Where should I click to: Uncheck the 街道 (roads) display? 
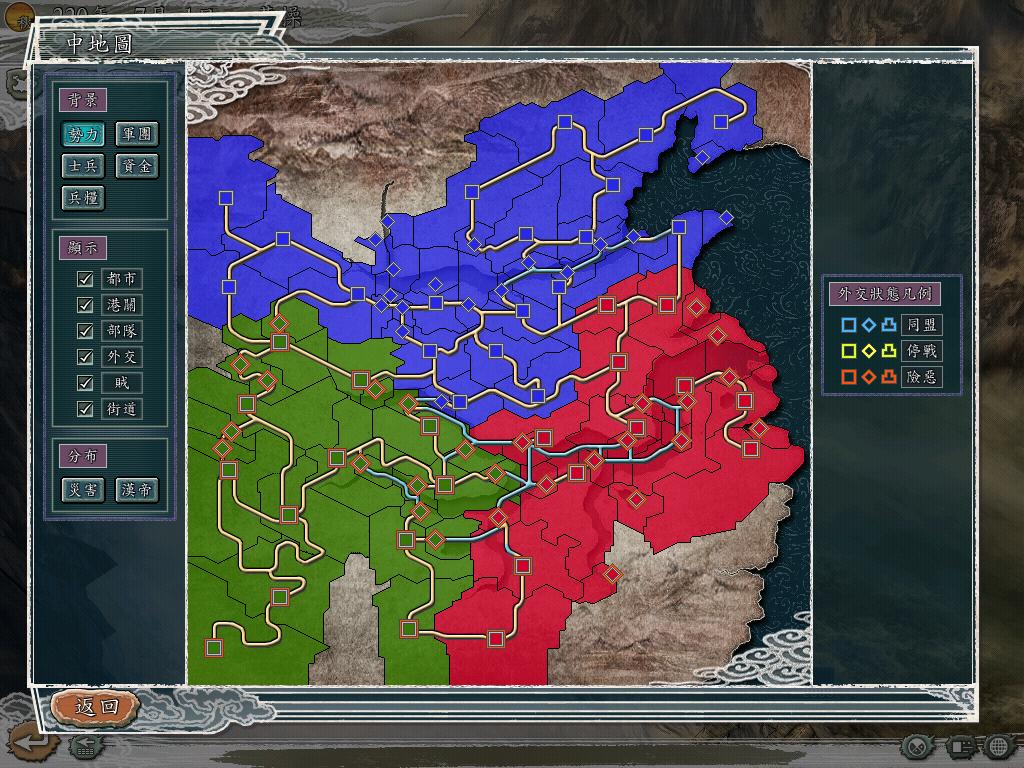[85, 409]
